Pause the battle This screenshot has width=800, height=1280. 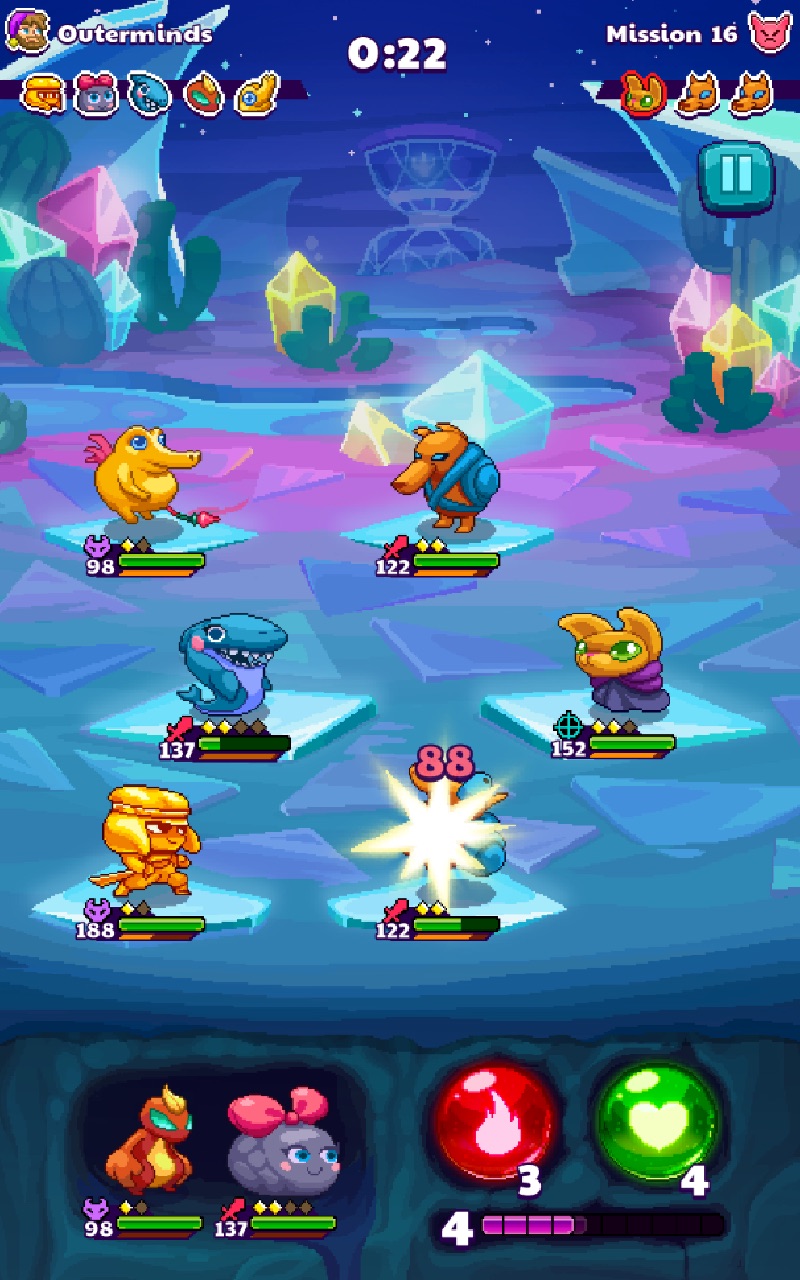click(736, 177)
